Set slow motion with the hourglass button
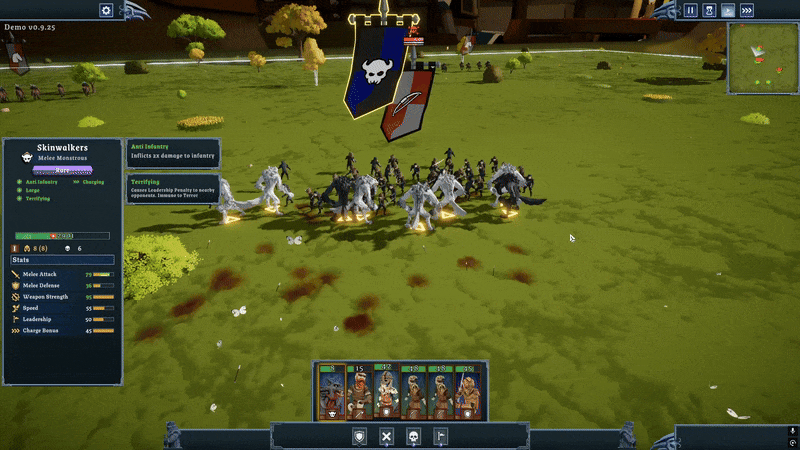Screen dimensions: 800x450 click(709, 10)
